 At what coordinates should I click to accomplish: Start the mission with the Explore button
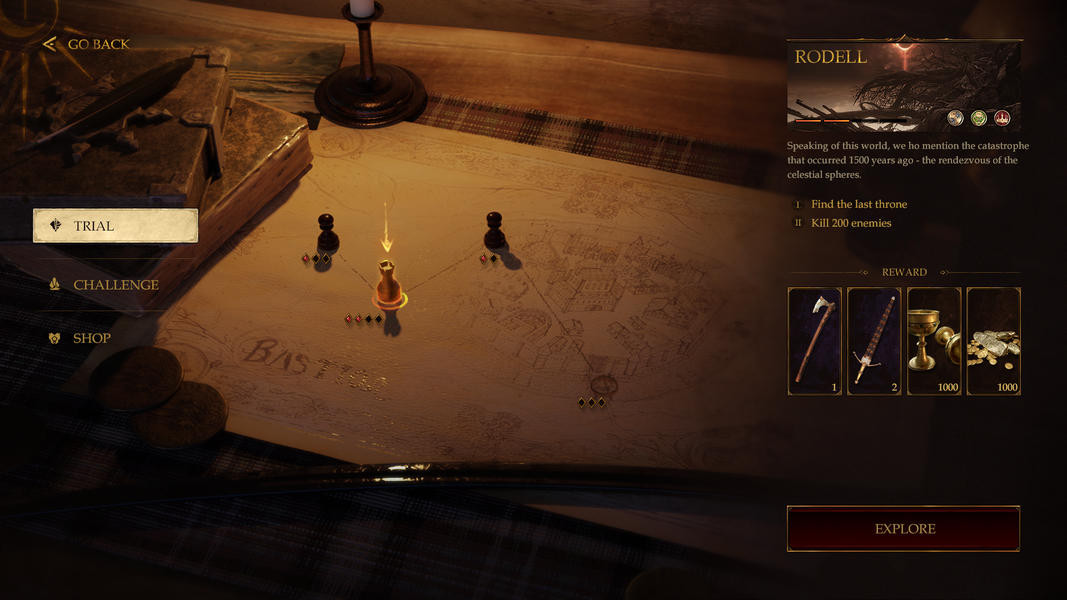pos(904,529)
